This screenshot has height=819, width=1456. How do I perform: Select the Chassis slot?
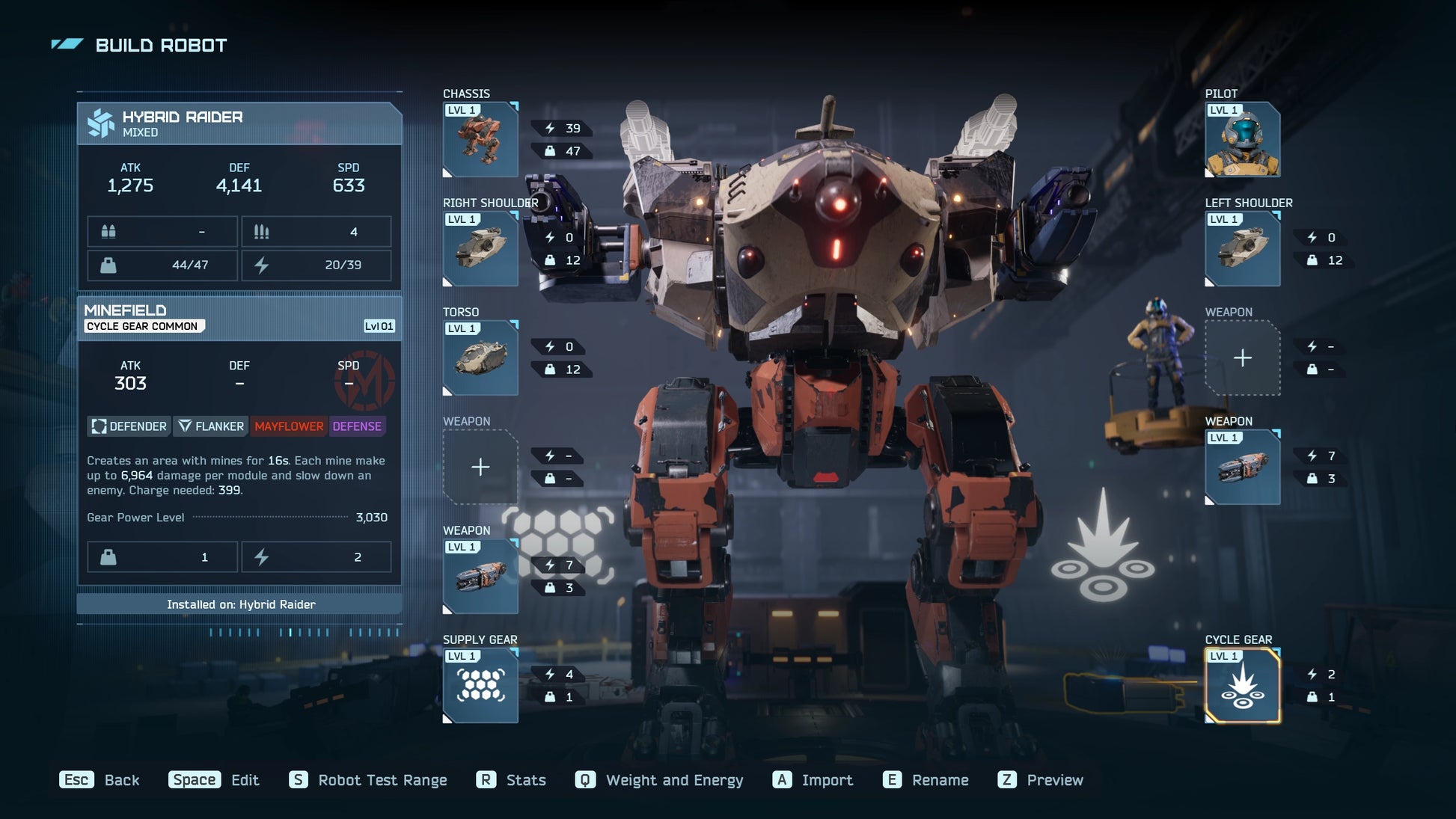[x=480, y=140]
